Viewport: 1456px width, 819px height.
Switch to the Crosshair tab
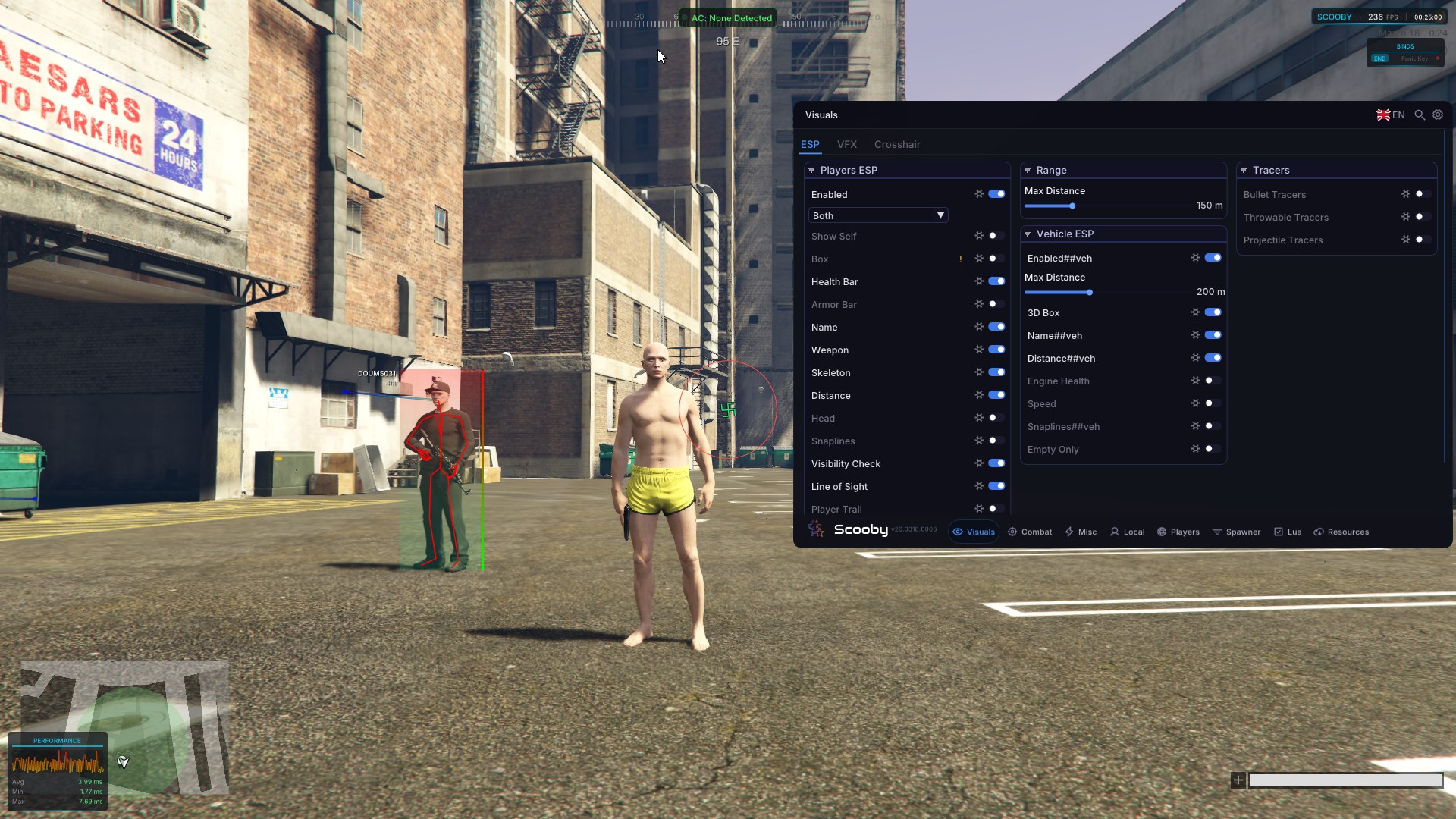click(897, 144)
